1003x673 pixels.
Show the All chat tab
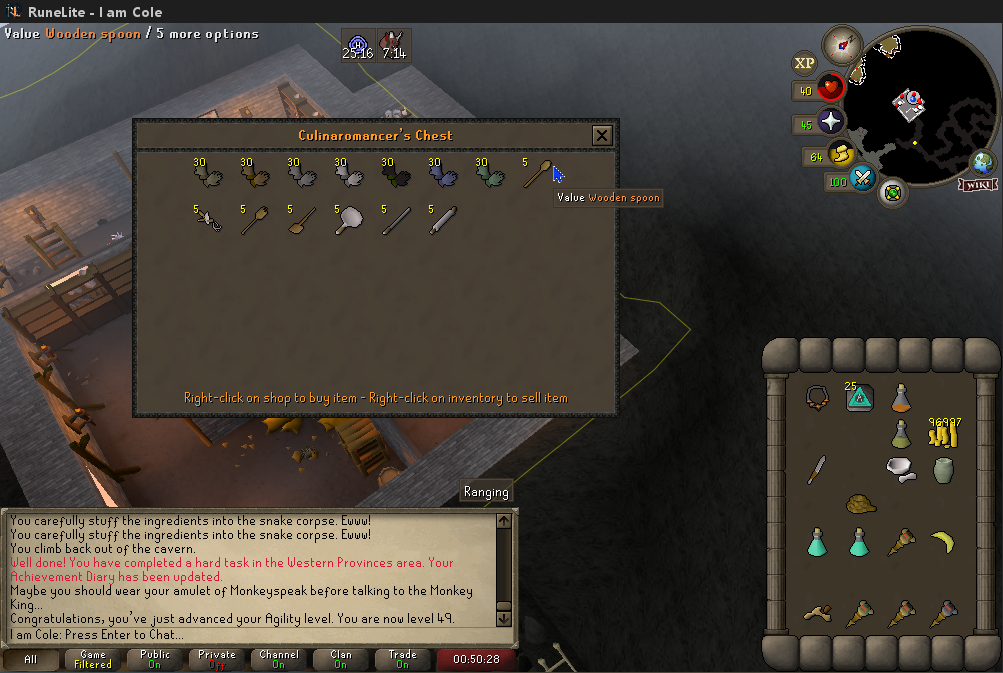(31, 659)
